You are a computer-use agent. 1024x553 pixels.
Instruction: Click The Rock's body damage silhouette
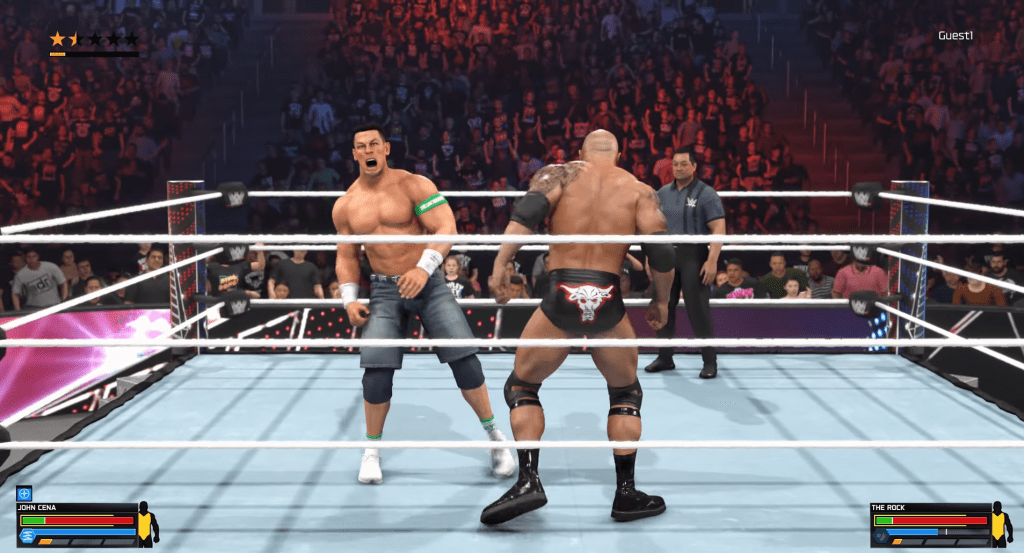(x=1000, y=524)
